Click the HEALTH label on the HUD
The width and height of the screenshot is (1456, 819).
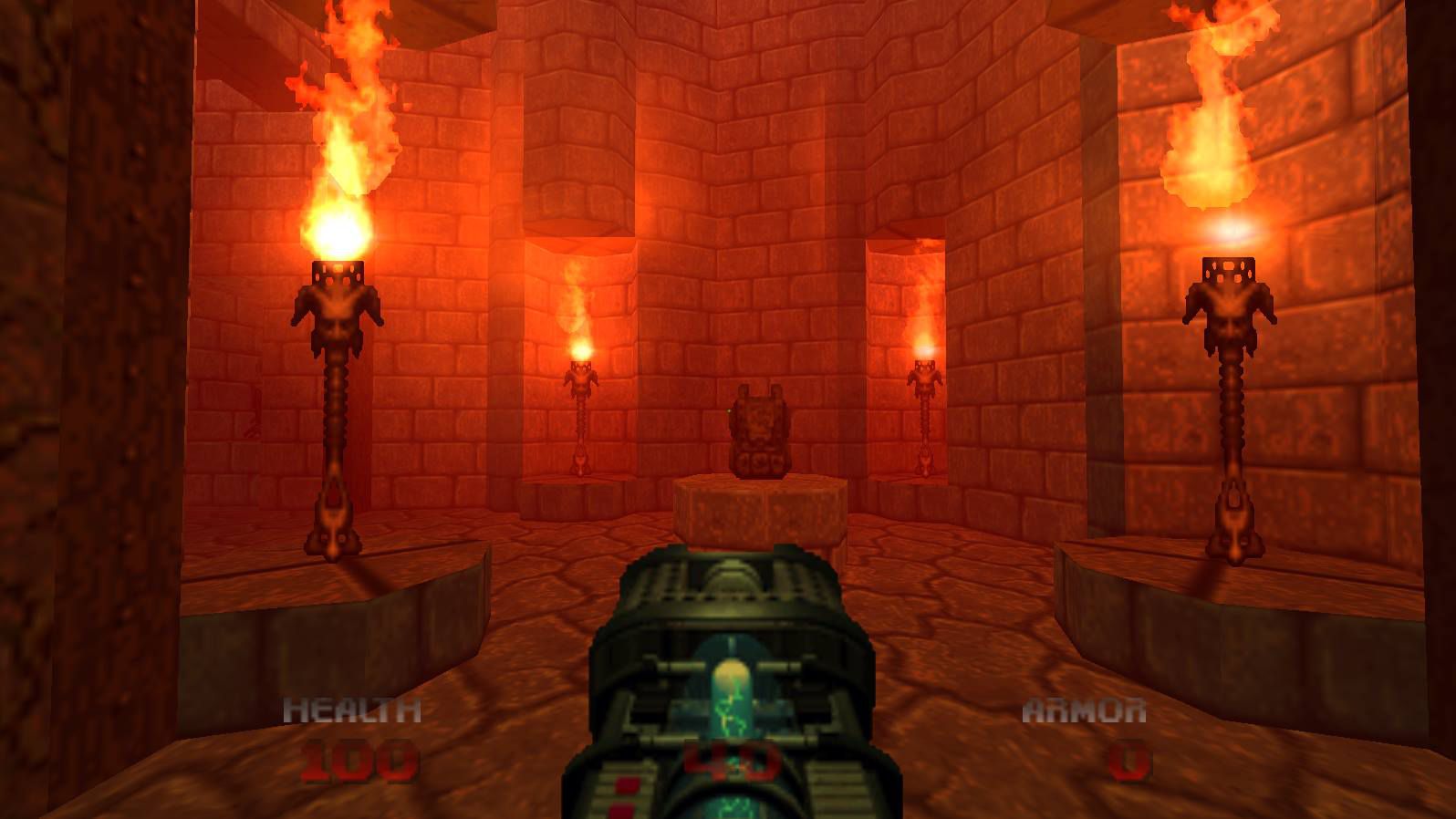coord(353,709)
